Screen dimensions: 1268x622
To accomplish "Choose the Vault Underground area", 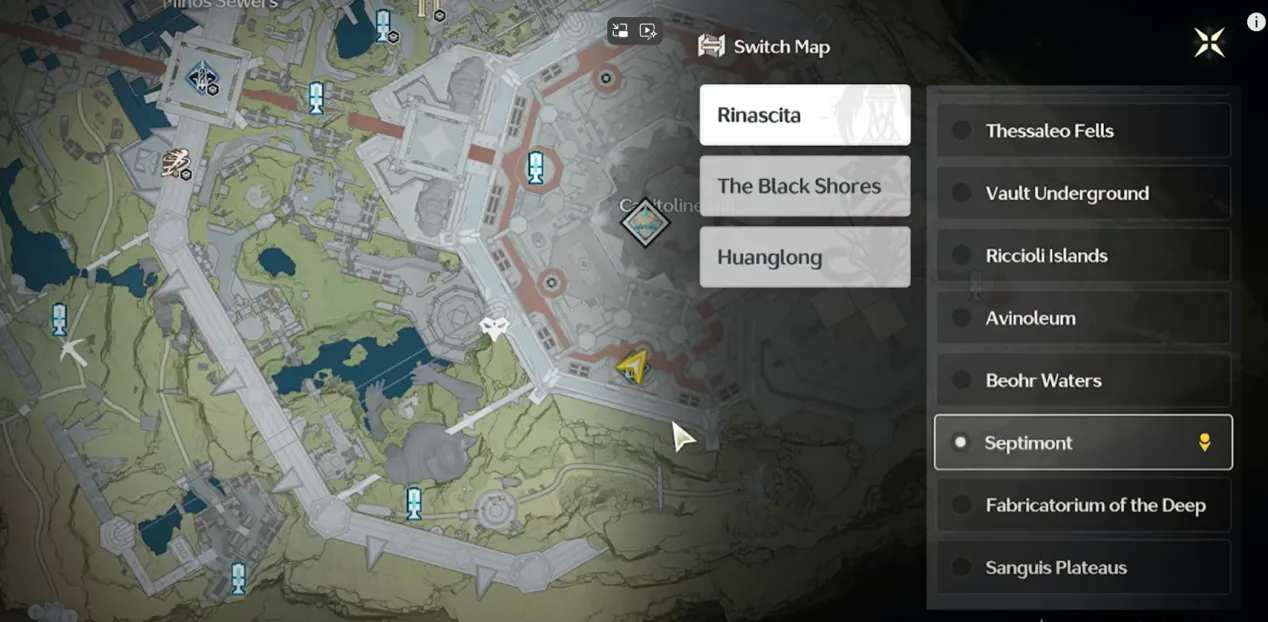I will click(x=1082, y=193).
